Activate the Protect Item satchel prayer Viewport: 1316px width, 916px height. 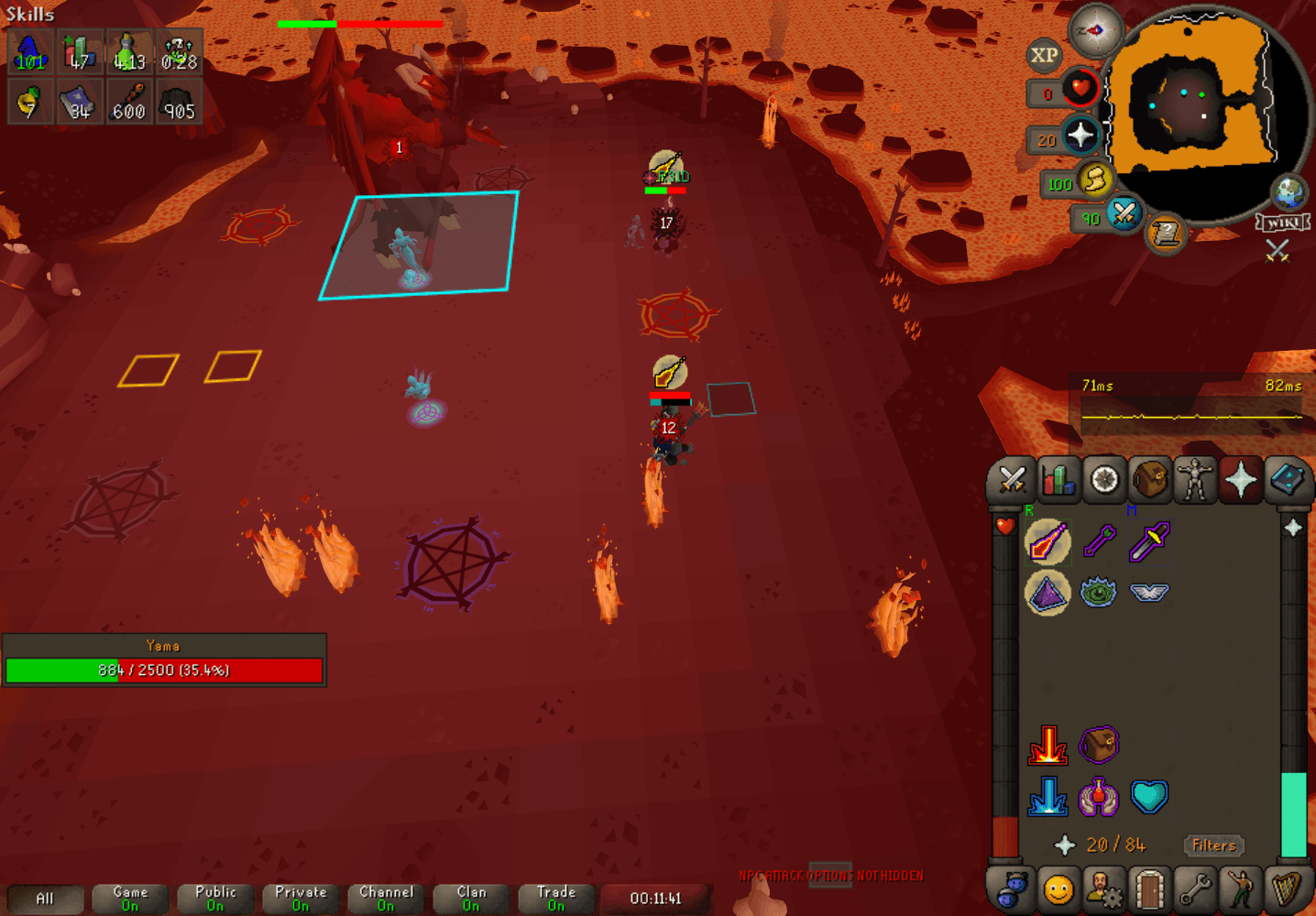pyautogui.click(x=1100, y=744)
